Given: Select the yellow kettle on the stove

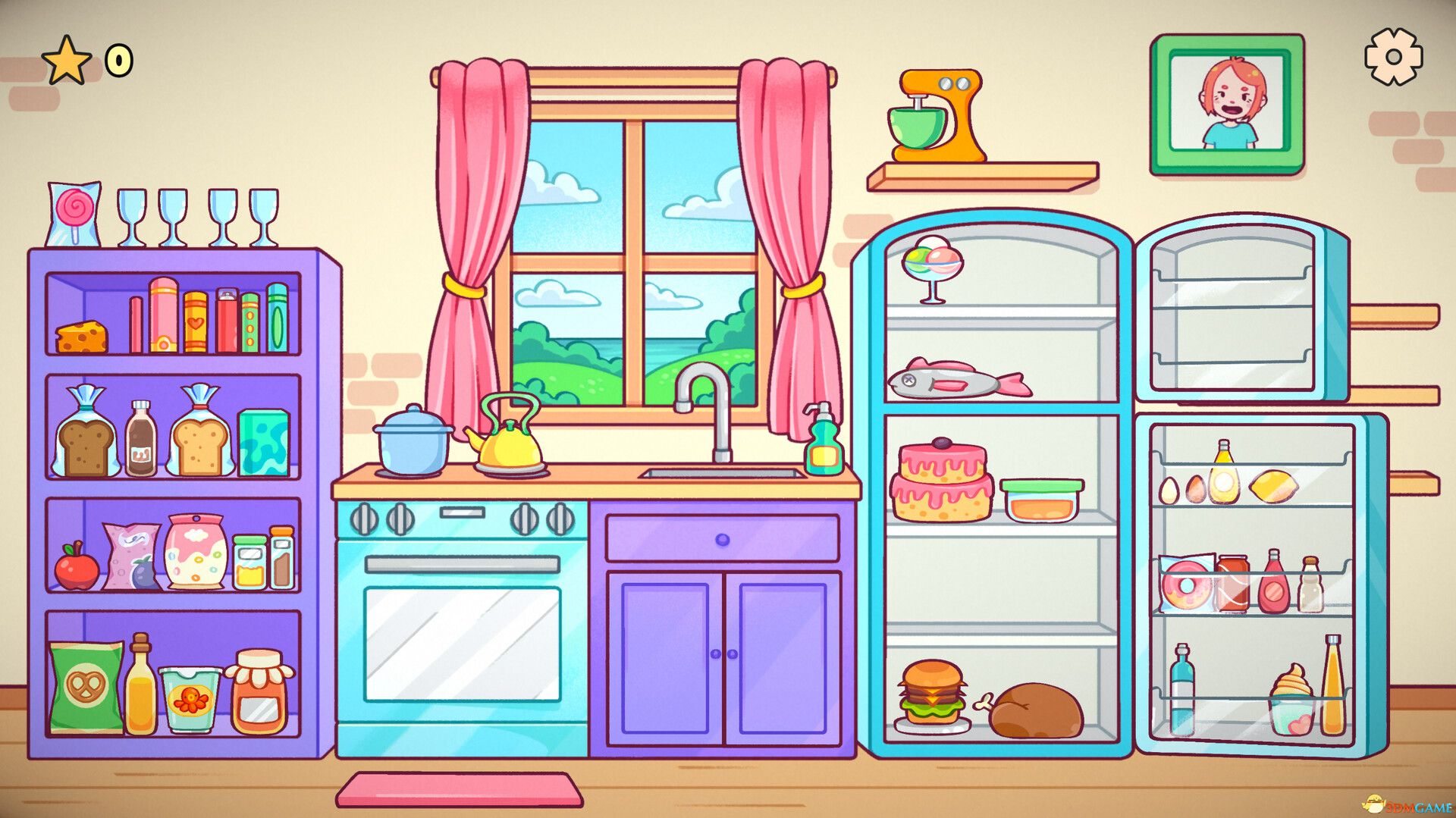Looking at the screenshot, I should pos(510,447).
